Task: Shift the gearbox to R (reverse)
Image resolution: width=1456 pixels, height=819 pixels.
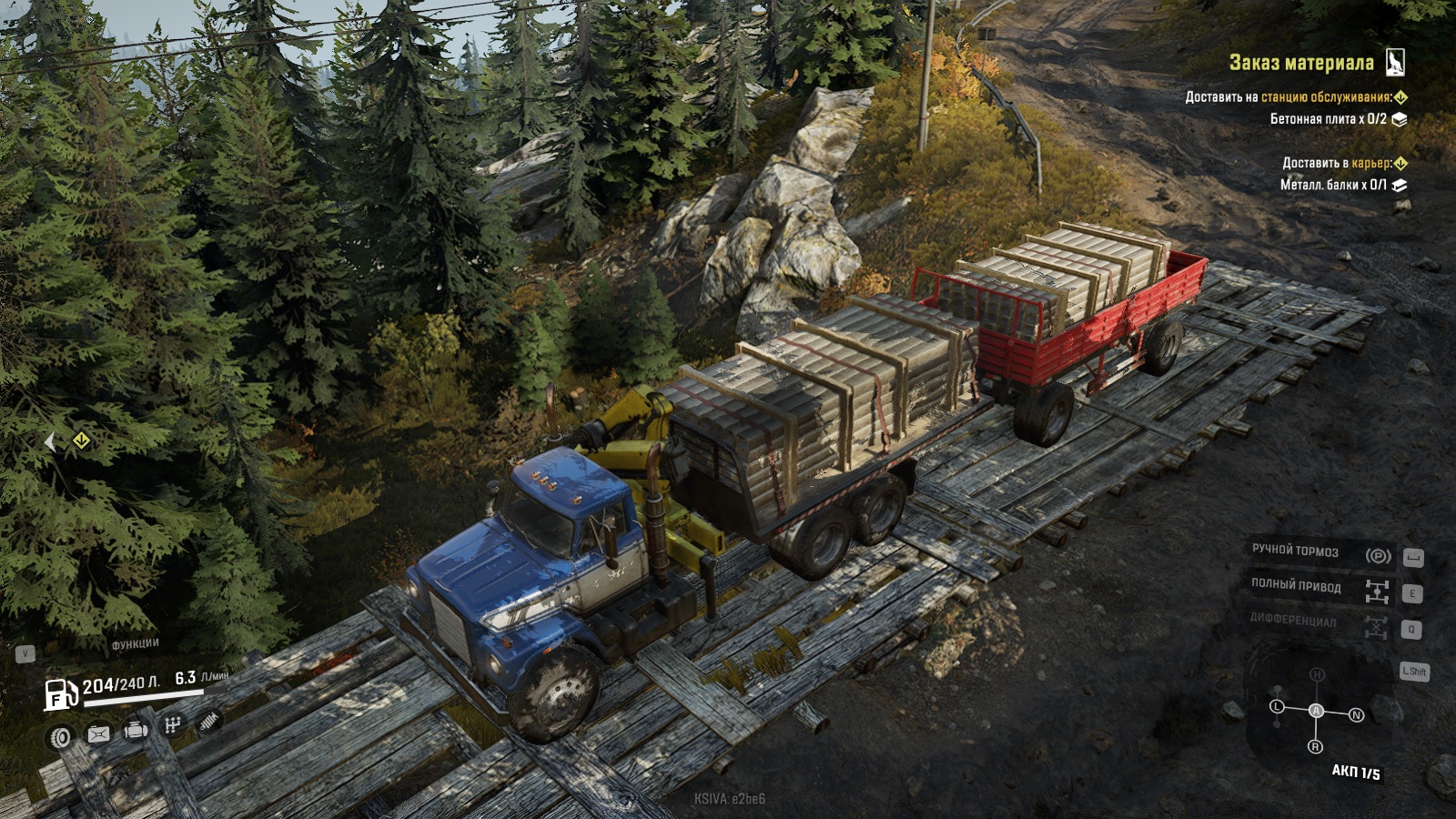Action: click(1315, 747)
